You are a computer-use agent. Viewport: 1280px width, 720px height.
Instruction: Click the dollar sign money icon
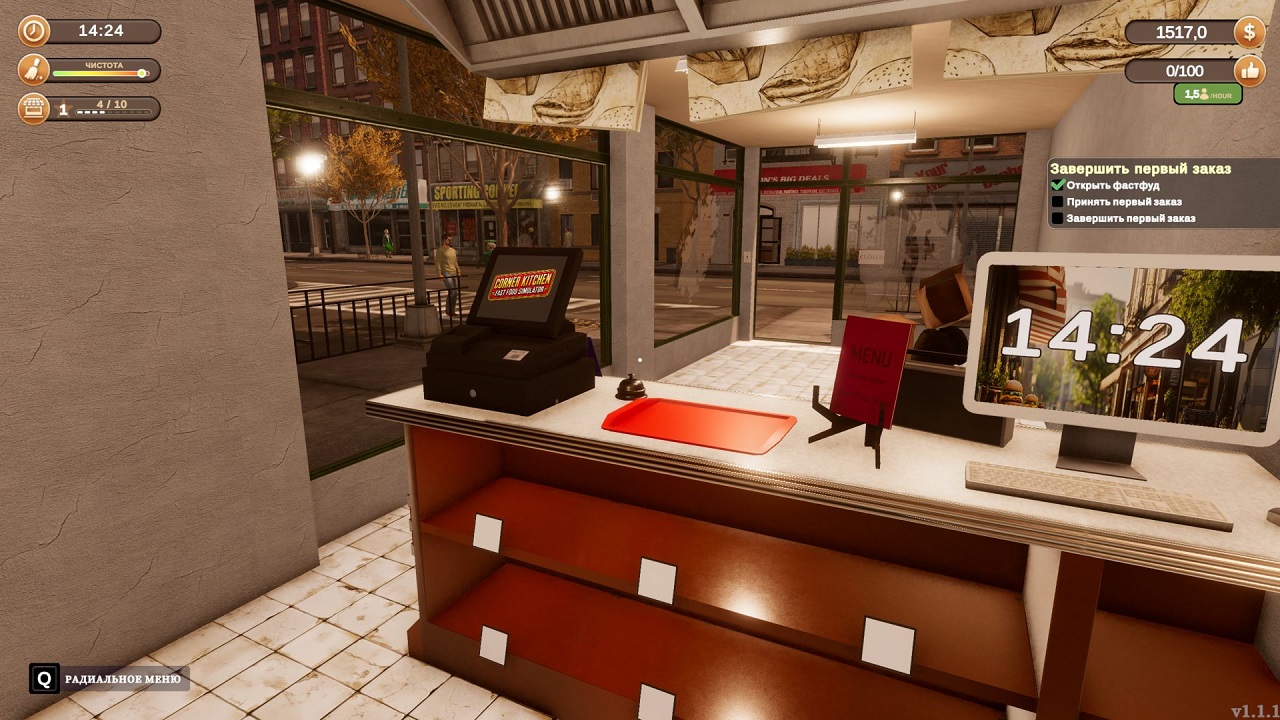tap(1247, 31)
